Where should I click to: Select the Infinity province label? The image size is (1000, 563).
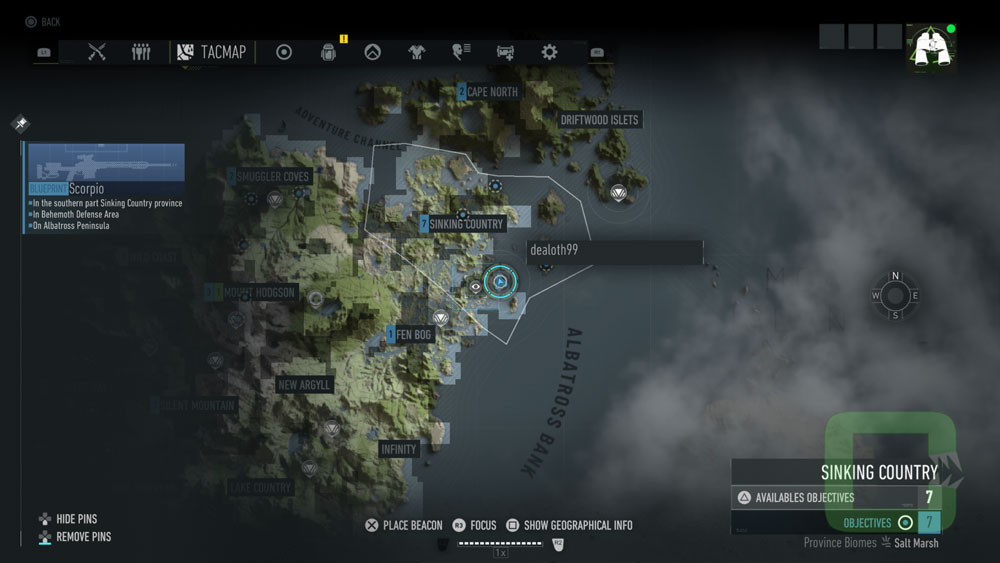(x=398, y=449)
